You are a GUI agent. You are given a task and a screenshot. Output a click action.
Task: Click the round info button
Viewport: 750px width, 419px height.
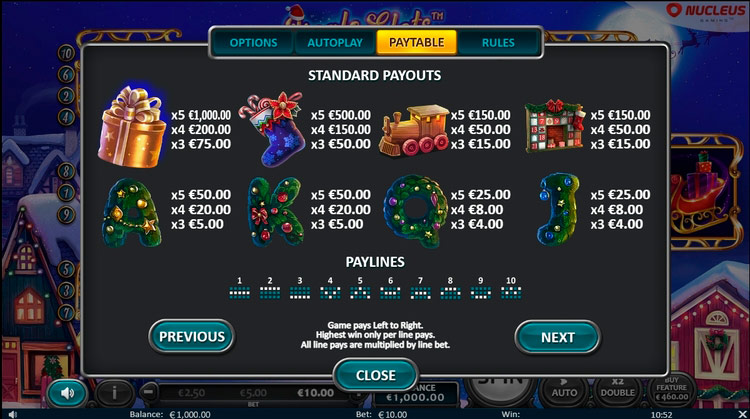pyautogui.click(x=115, y=392)
